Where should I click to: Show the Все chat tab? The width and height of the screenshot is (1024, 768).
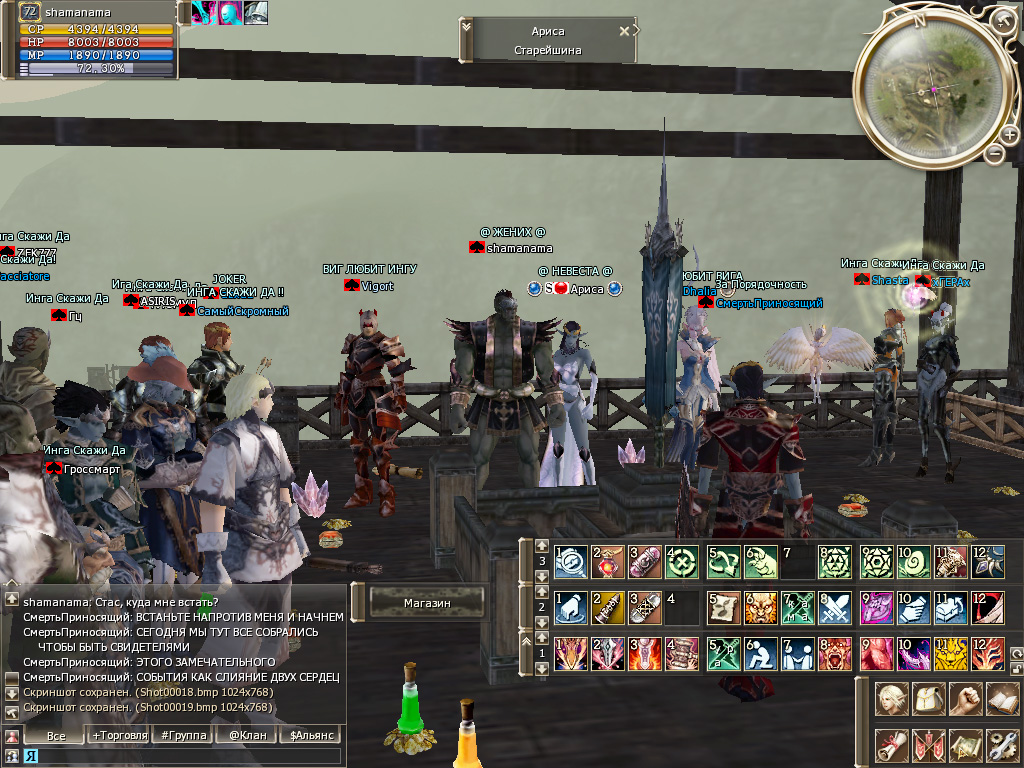click(56, 735)
